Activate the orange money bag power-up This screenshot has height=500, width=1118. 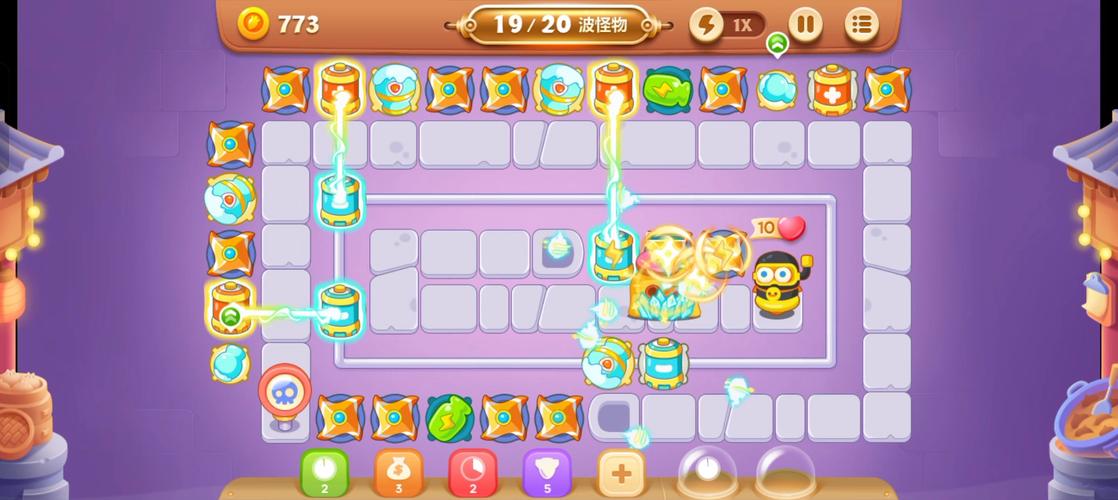pos(399,471)
